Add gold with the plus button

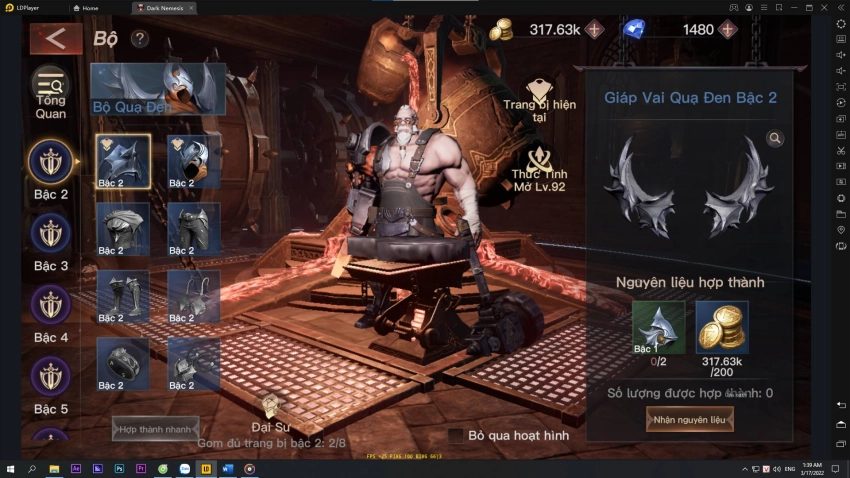tap(595, 29)
